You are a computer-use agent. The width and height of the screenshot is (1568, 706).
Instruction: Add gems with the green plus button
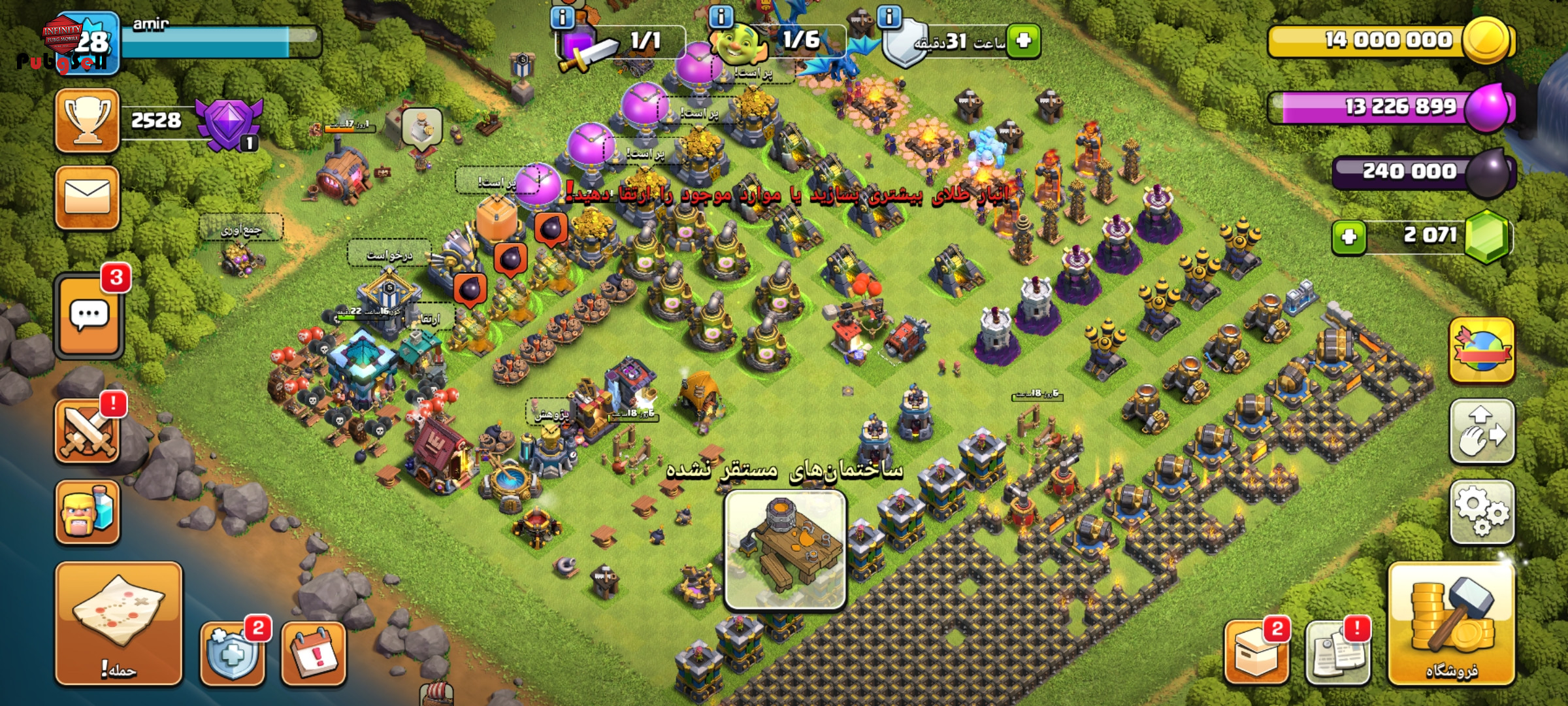pos(1348,237)
